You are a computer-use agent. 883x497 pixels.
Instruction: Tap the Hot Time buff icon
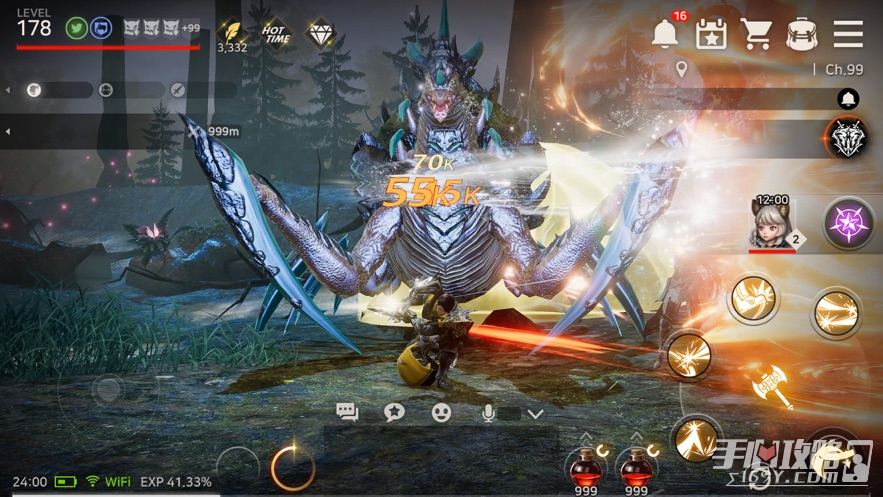pos(275,31)
